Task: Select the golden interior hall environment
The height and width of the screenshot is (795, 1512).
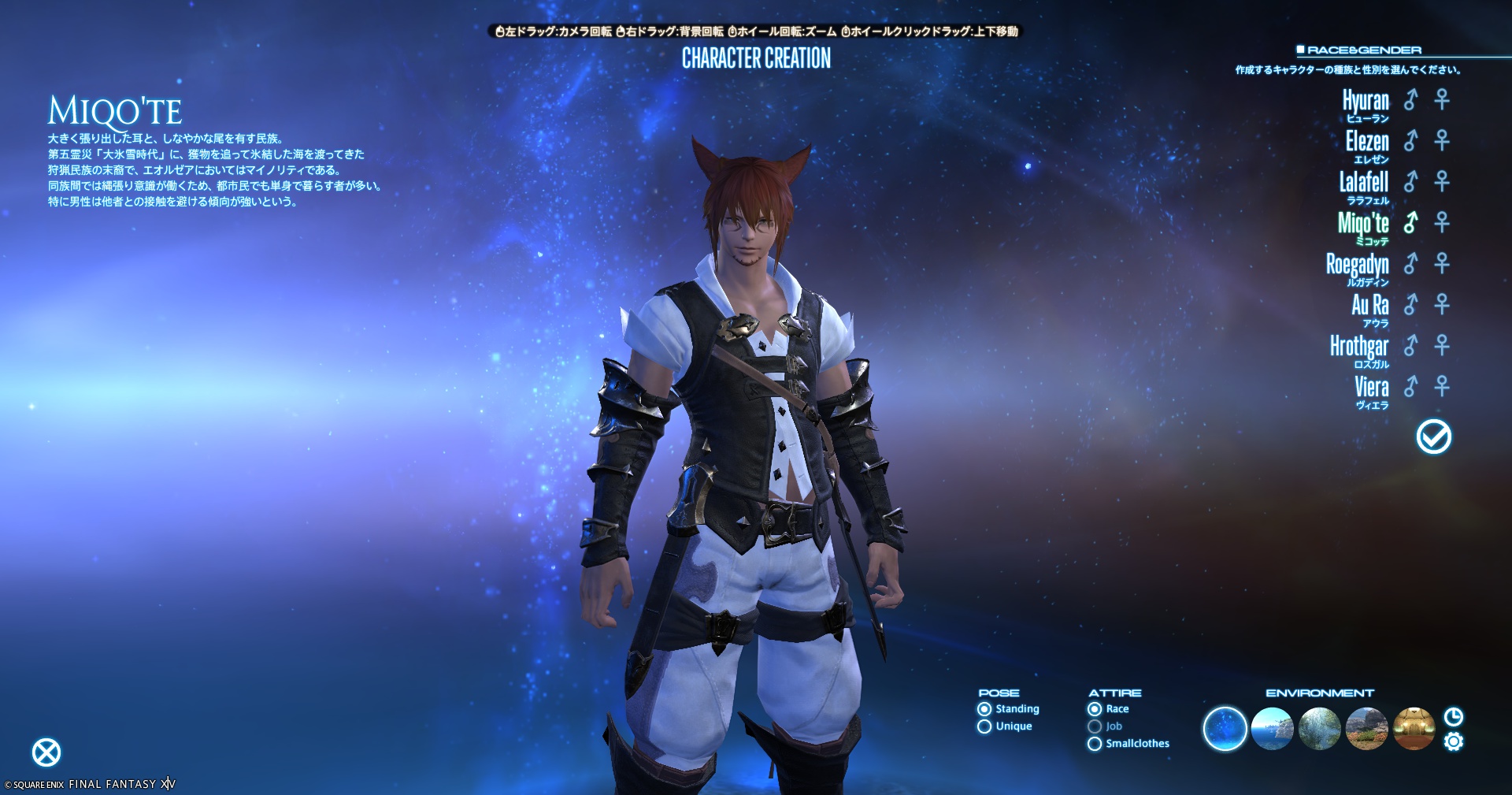Action: click(x=1414, y=729)
